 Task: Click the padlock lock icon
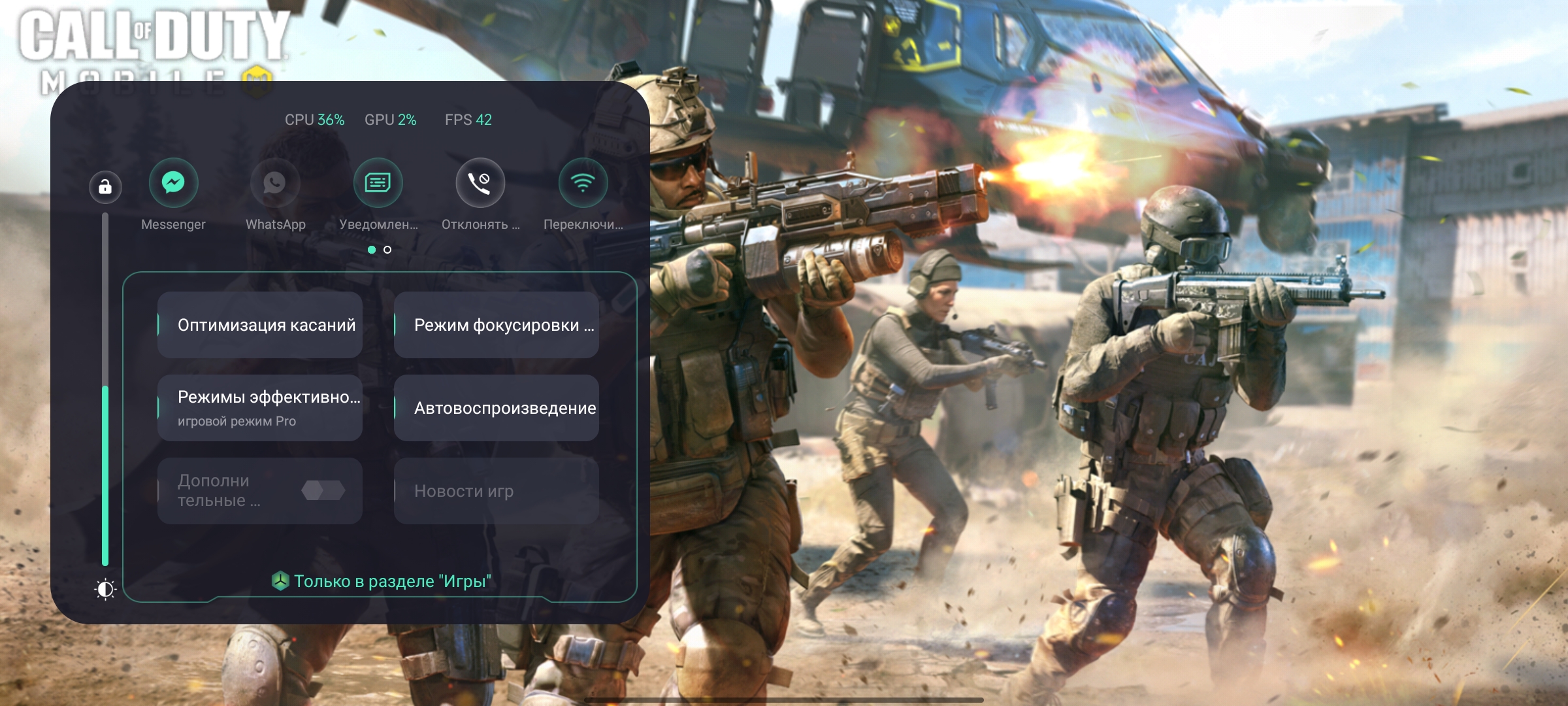[x=105, y=188]
